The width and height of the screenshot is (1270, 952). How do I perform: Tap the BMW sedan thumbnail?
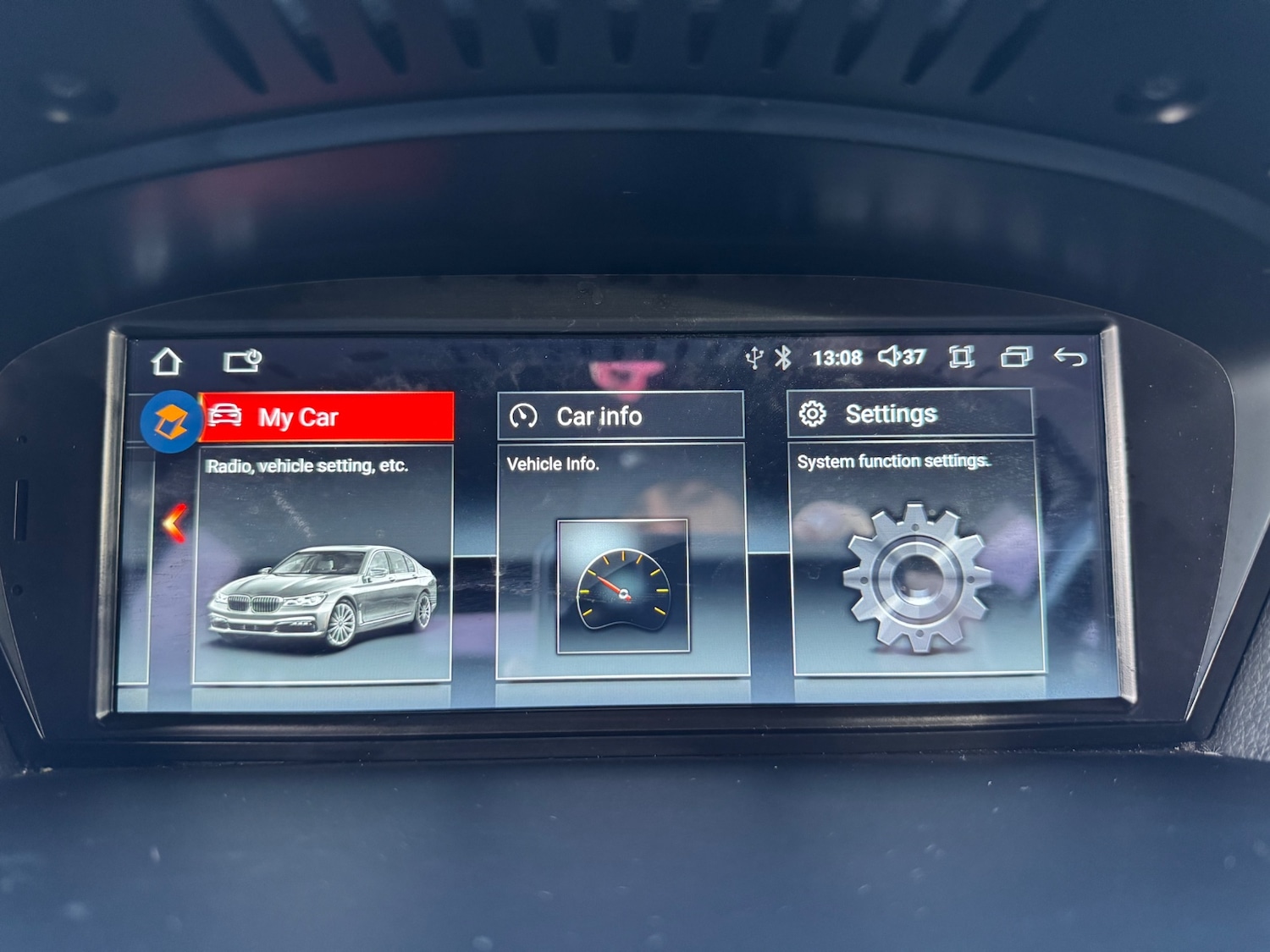pyautogui.click(x=323, y=597)
